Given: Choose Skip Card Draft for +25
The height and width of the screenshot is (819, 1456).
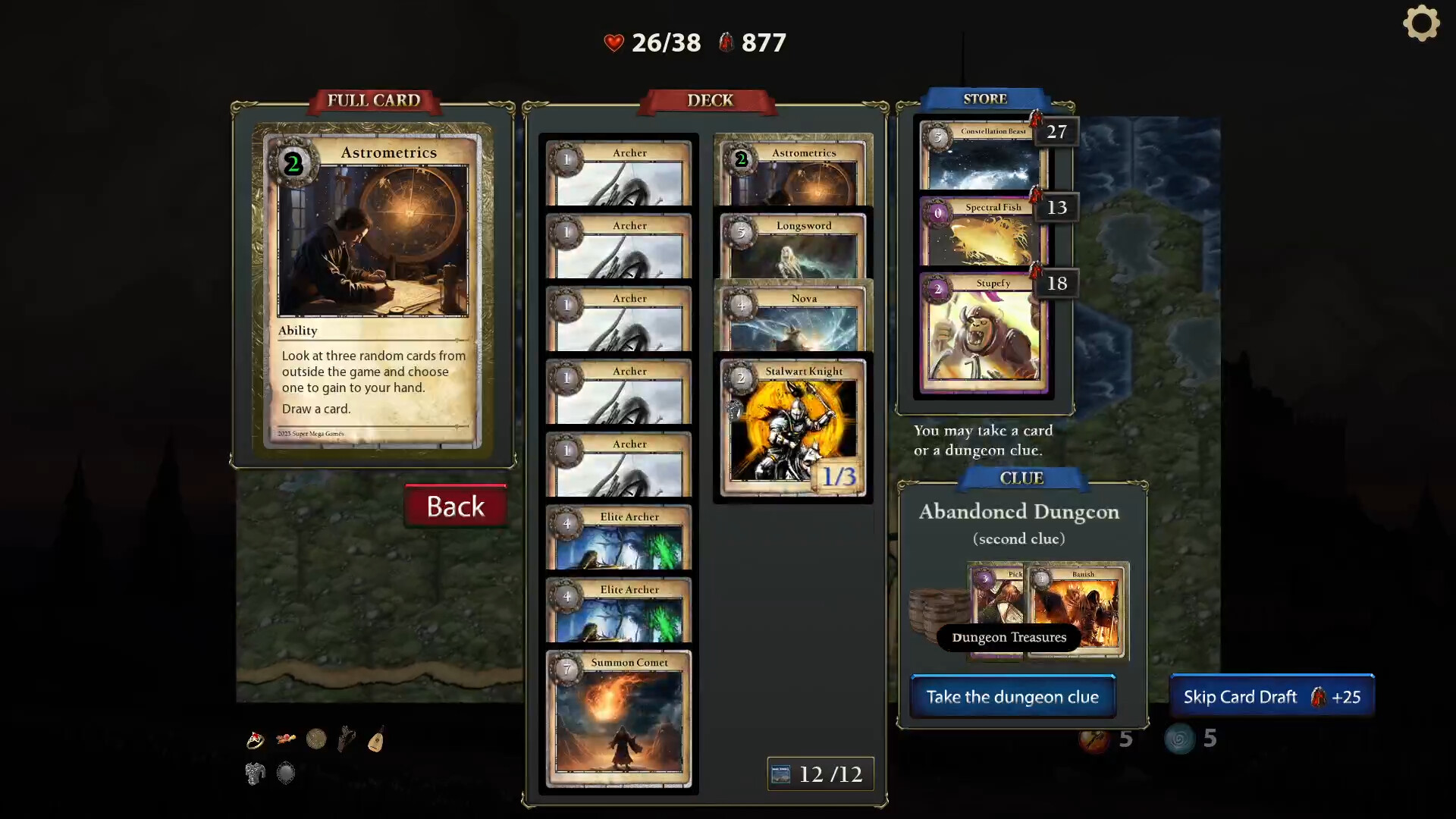Looking at the screenshot, I should coord(1272,696).
